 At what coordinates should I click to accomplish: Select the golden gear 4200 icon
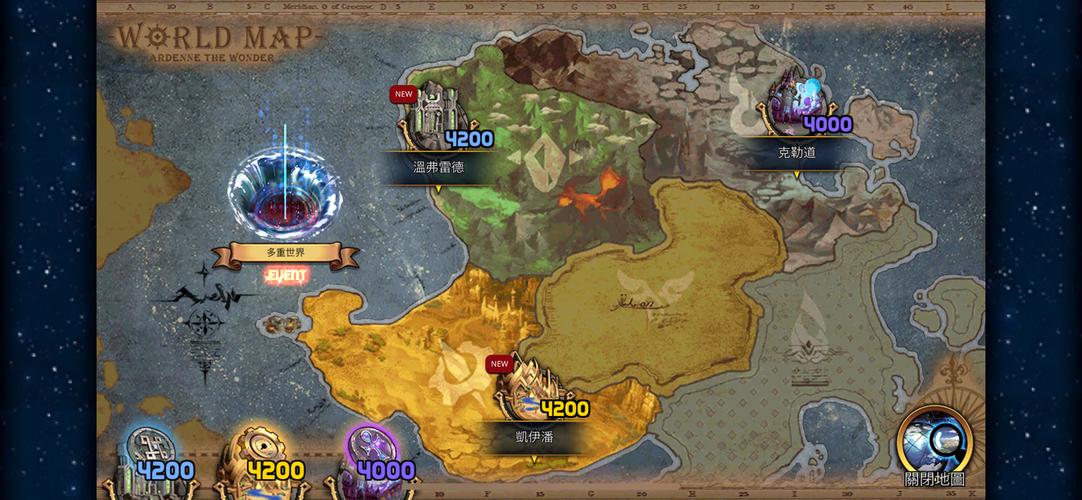pos(260,463)
